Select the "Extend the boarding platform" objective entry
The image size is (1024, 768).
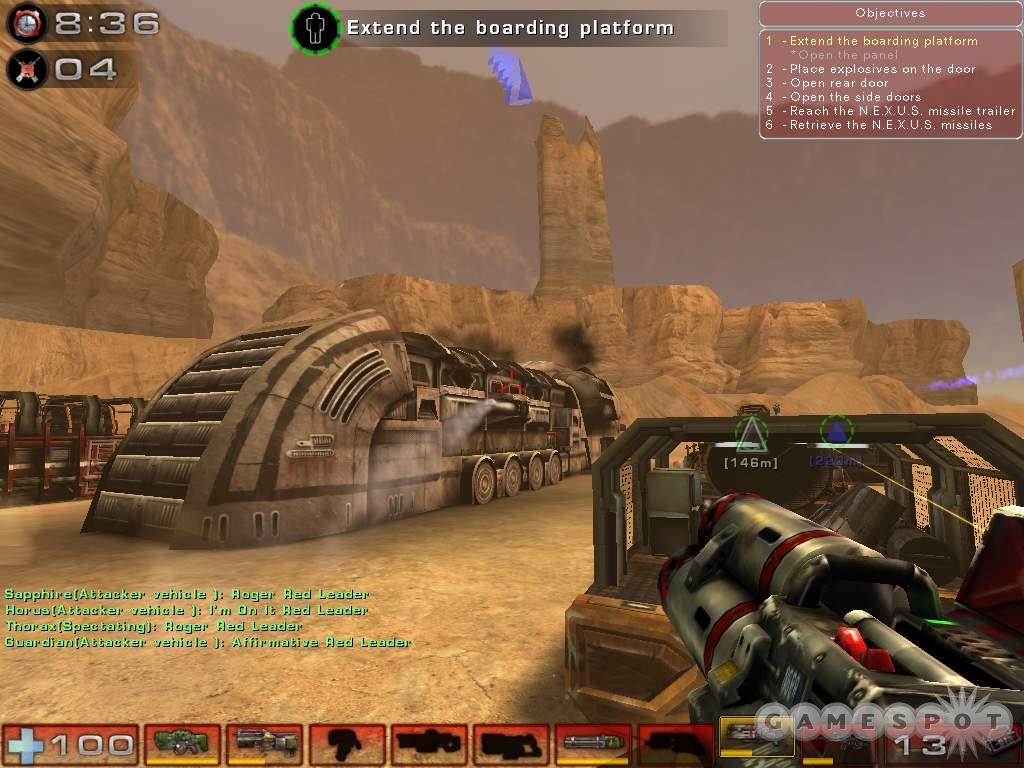[883, 41]
